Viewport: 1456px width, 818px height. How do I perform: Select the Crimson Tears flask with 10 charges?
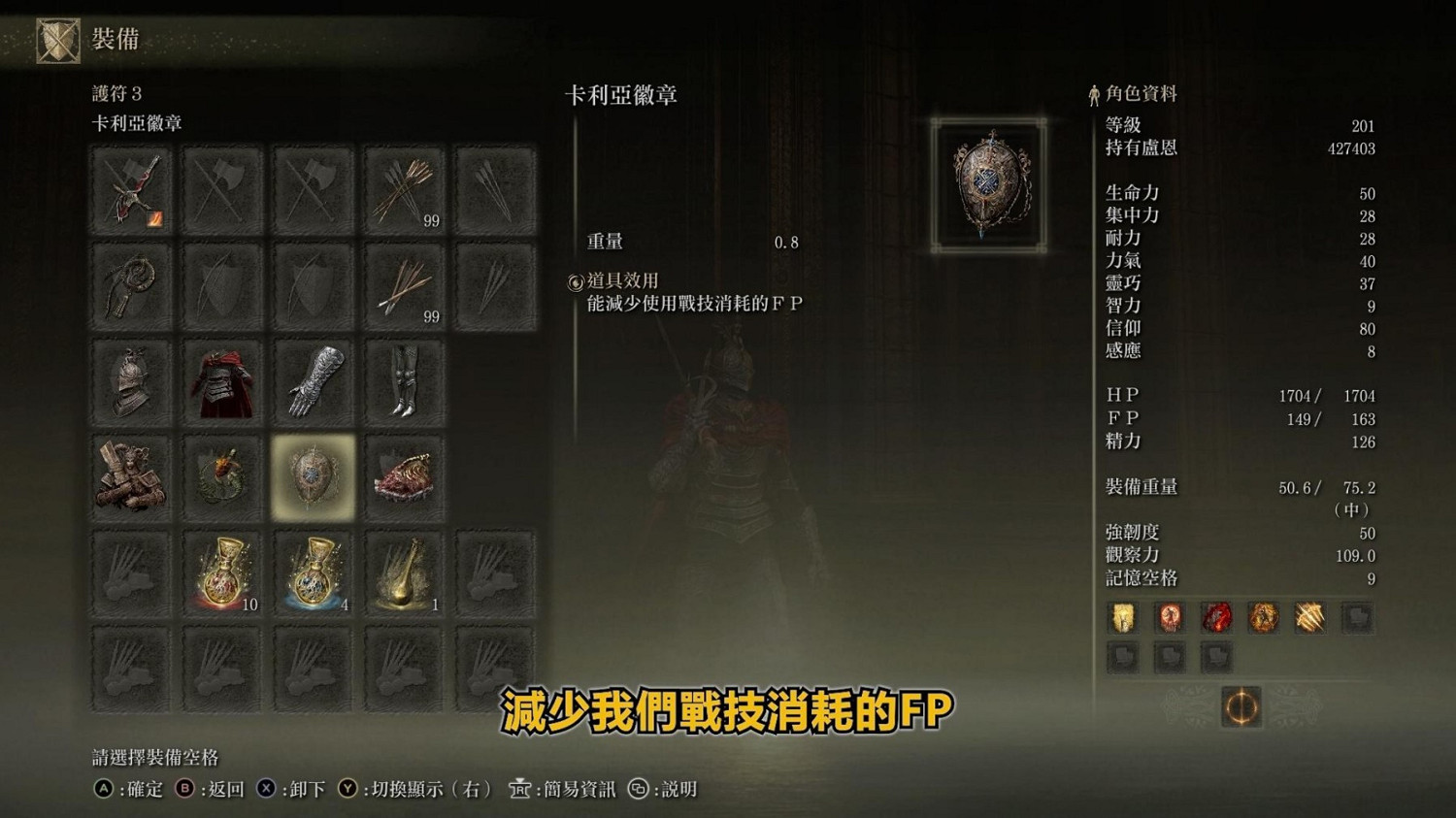coord(221,573)
